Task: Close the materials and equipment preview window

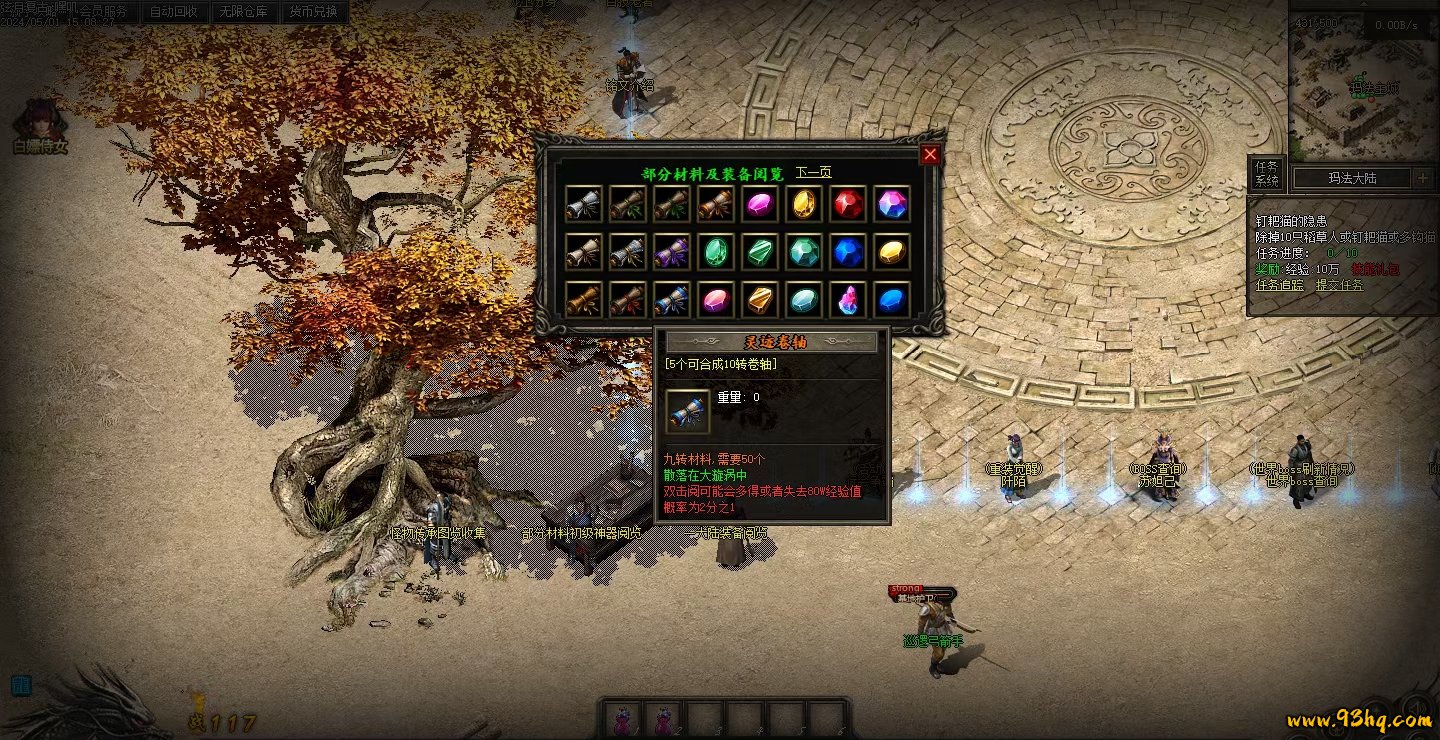Action: tap(930, 154)
